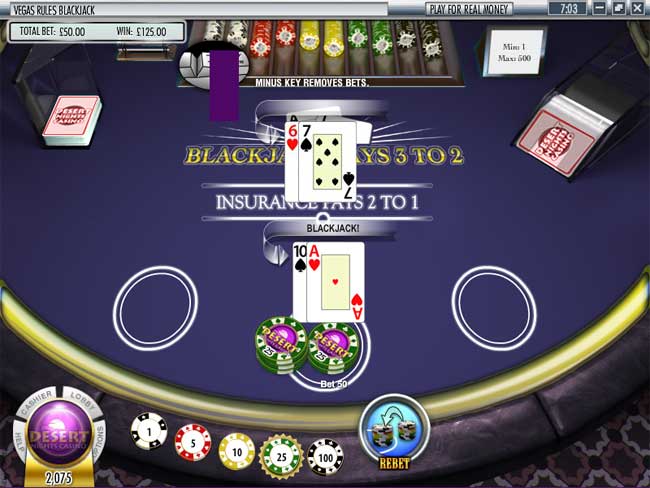
Task: Hit the Rebet button
Action: click(394, 430)
